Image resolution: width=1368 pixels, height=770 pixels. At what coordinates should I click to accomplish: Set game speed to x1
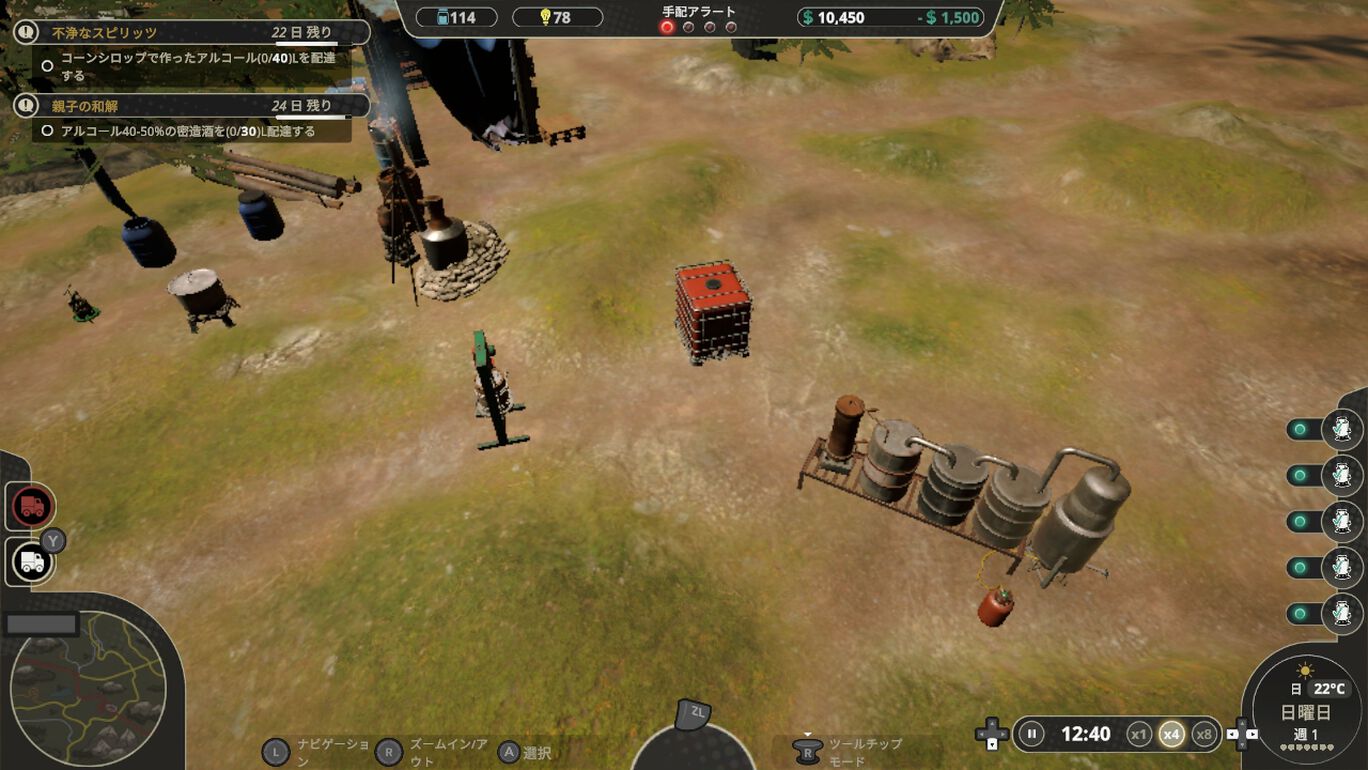1138,734
